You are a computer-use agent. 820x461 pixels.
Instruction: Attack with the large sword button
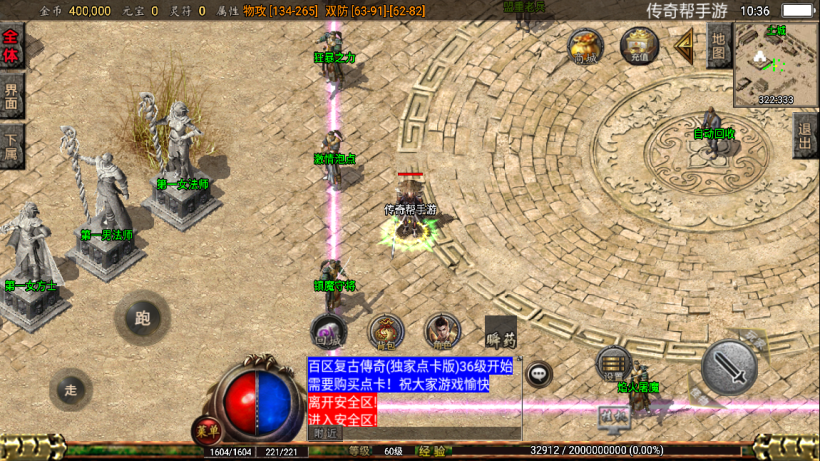click(729, 369)
